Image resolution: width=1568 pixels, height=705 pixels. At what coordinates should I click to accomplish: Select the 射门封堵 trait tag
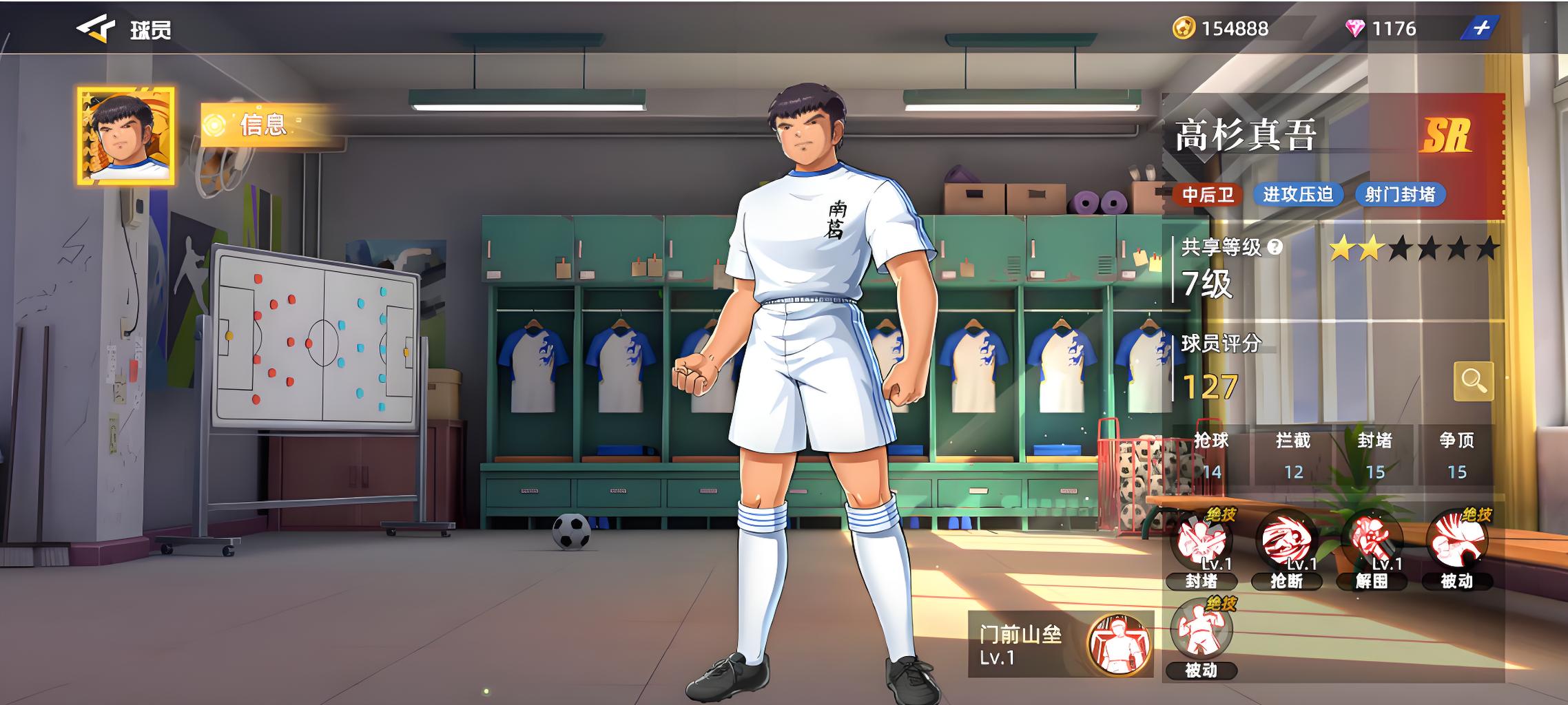point(1400,195)
